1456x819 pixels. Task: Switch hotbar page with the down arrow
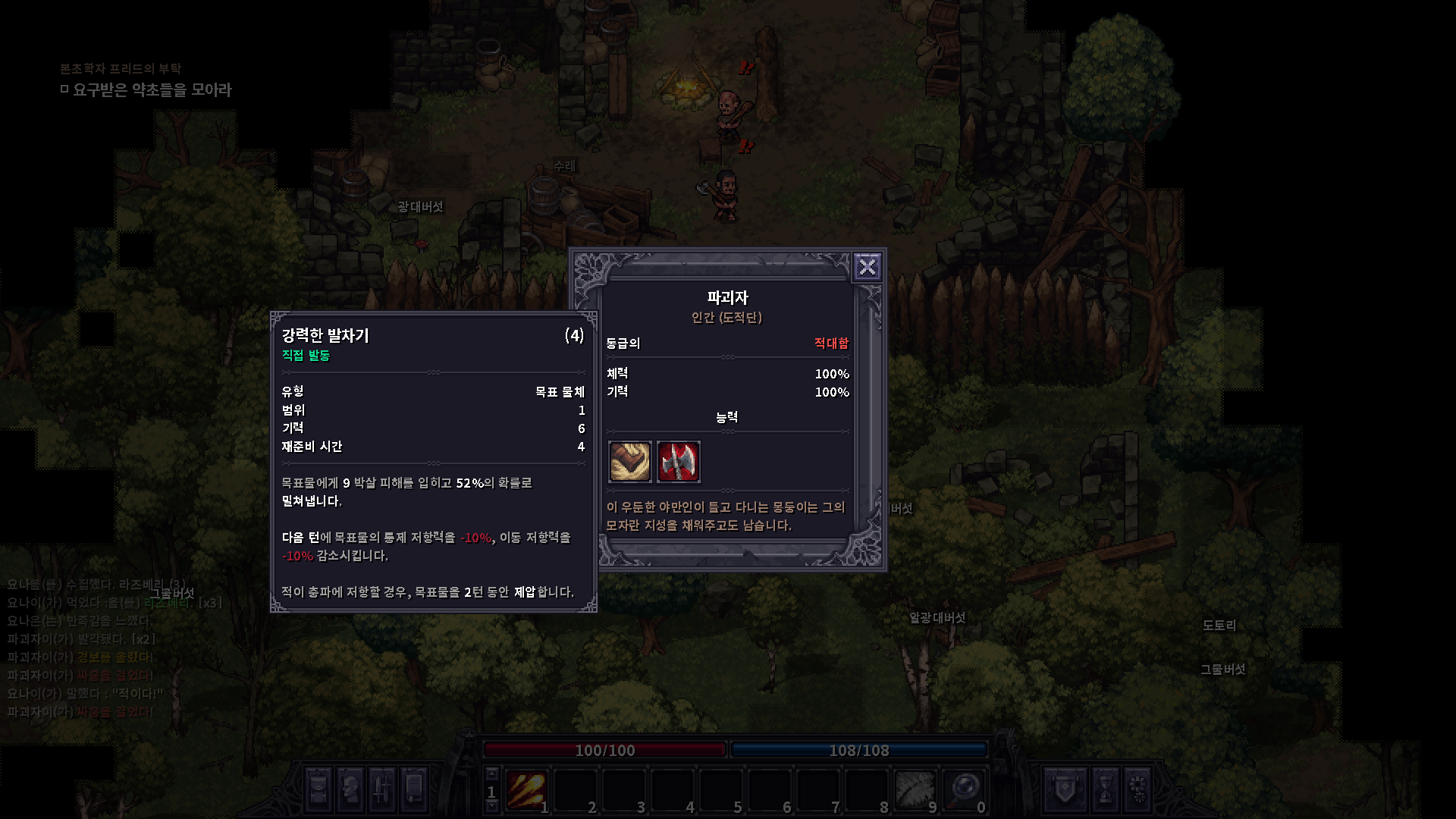tap(491, 807)
